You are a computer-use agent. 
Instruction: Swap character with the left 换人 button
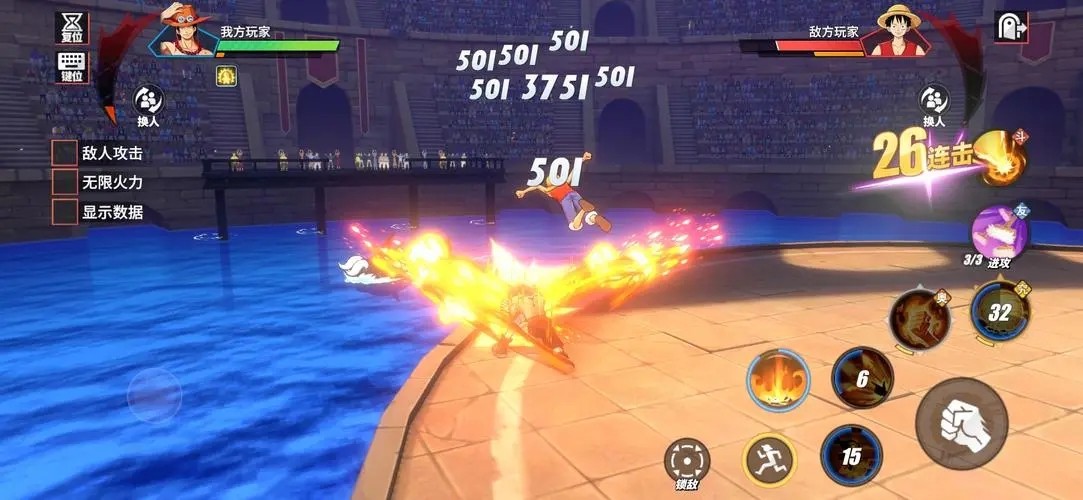point(149,102)
